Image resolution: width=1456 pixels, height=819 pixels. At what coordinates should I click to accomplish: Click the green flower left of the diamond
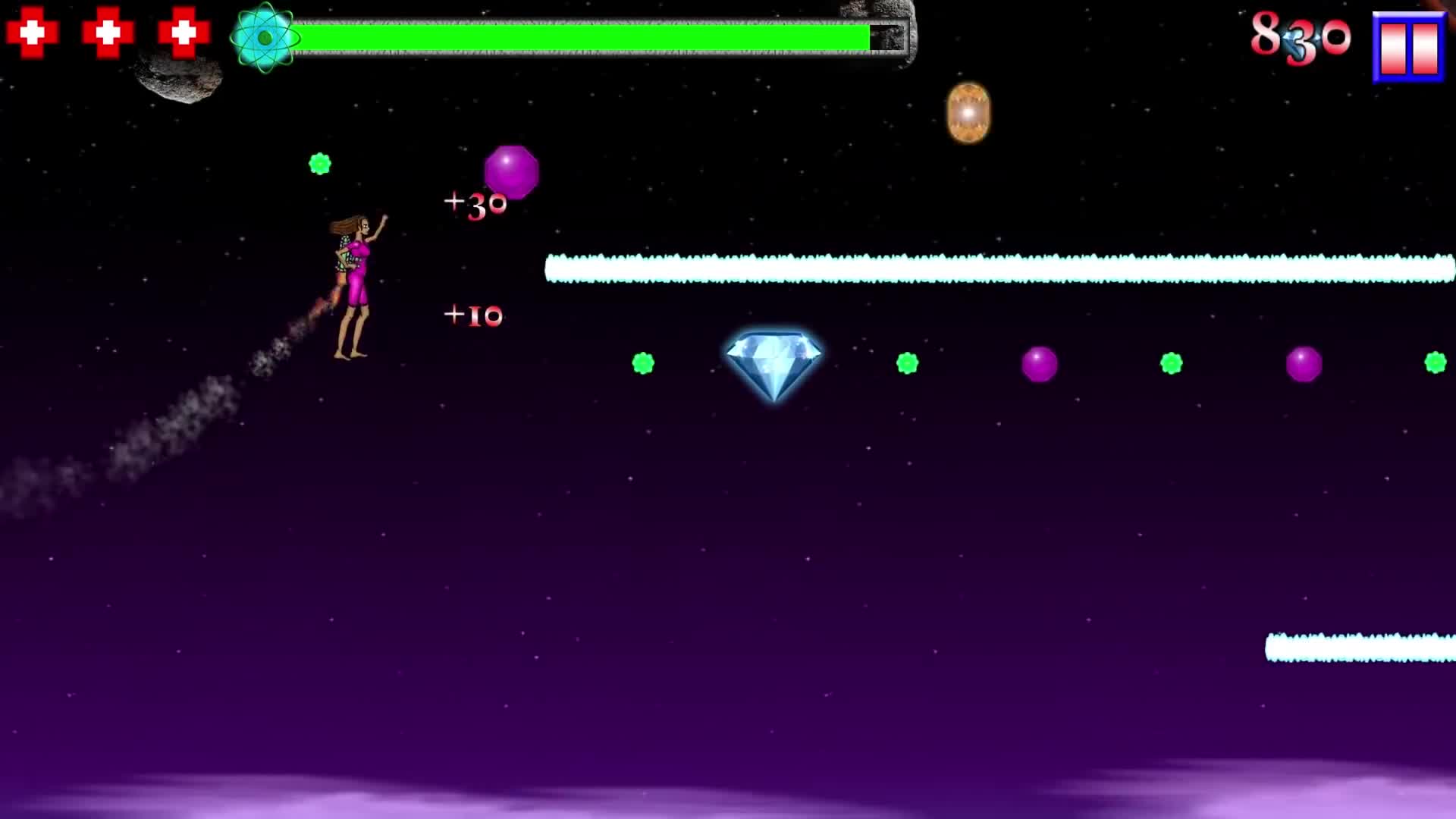point(644,364)
